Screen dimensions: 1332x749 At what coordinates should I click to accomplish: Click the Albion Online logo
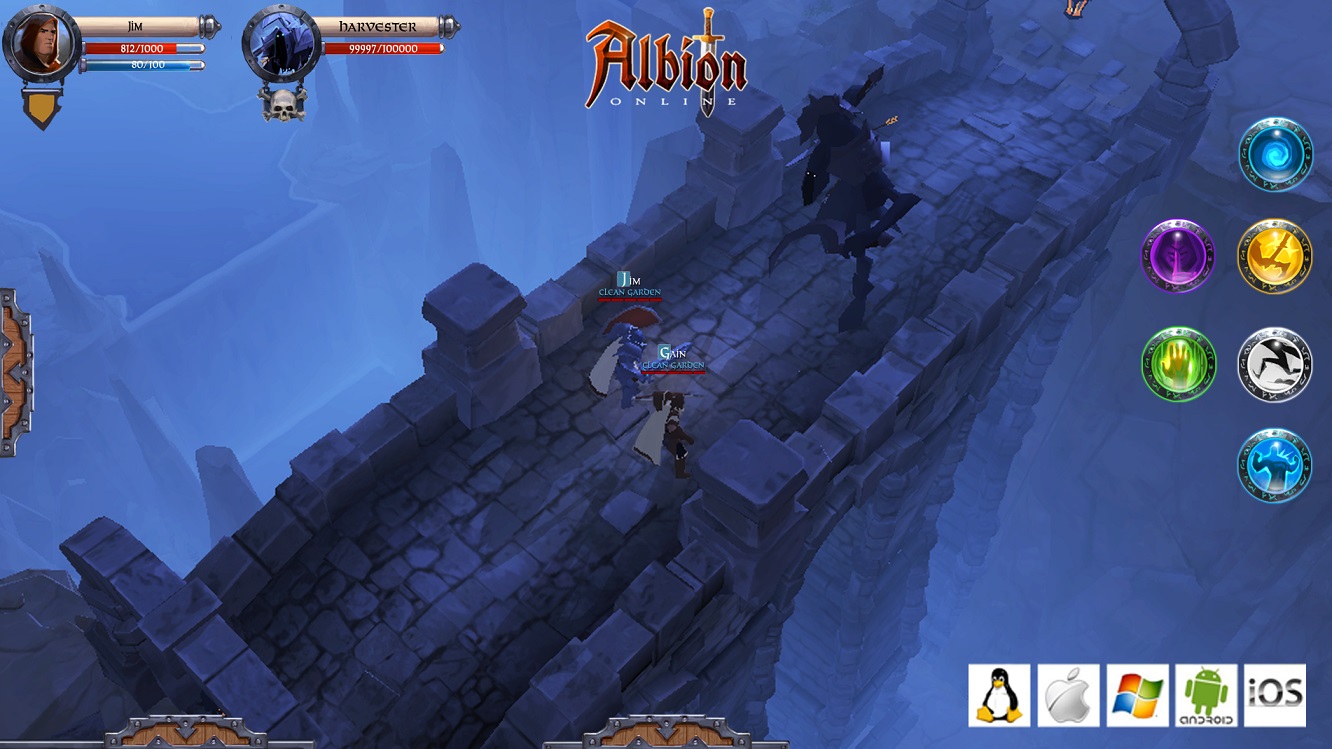tap(665, 65)
